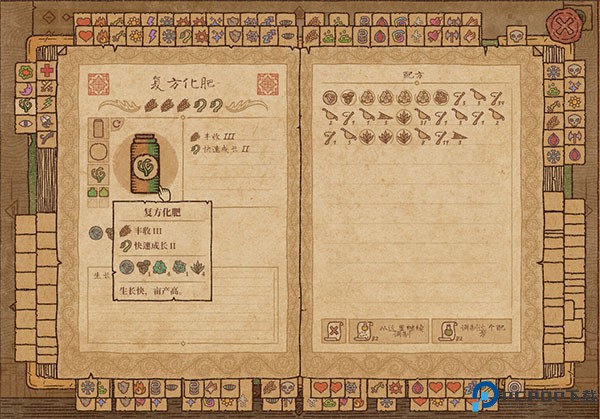Viewport: 600px width, 419px height.
Task: Open the red cross healing bookmark
Action: click(47, 70)
